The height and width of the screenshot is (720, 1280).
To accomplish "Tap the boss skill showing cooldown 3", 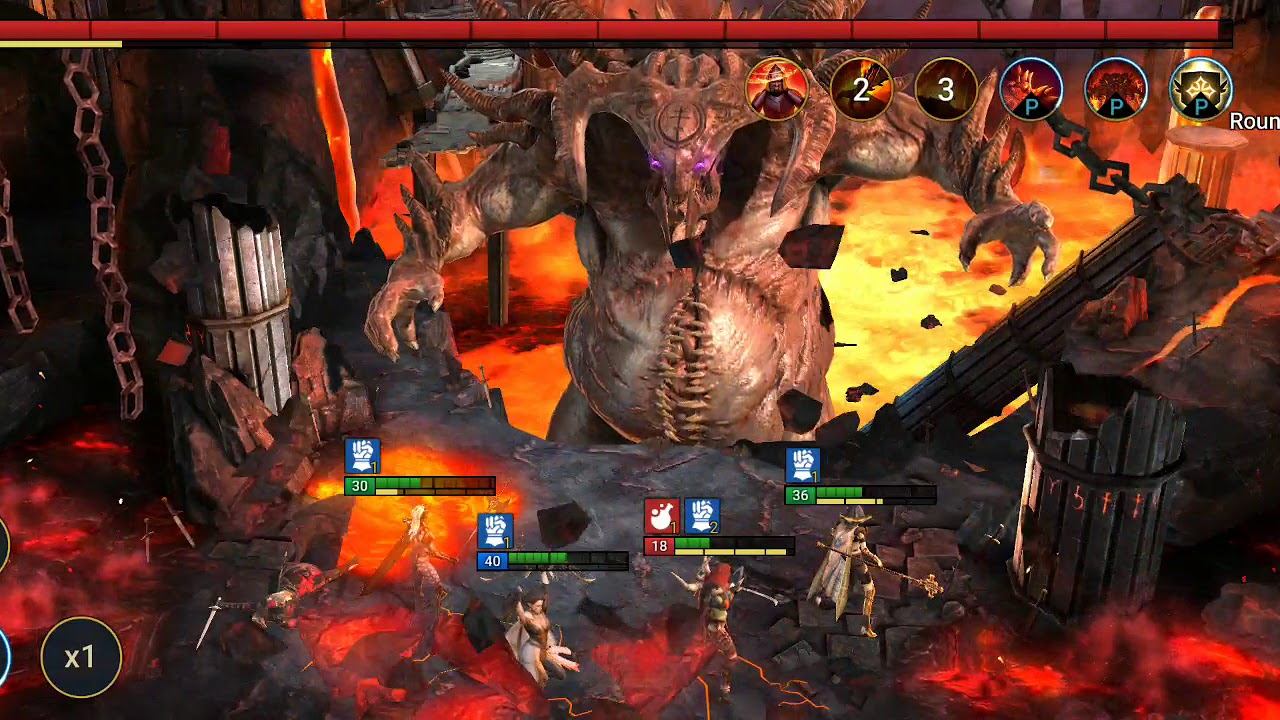I will 946,90.
